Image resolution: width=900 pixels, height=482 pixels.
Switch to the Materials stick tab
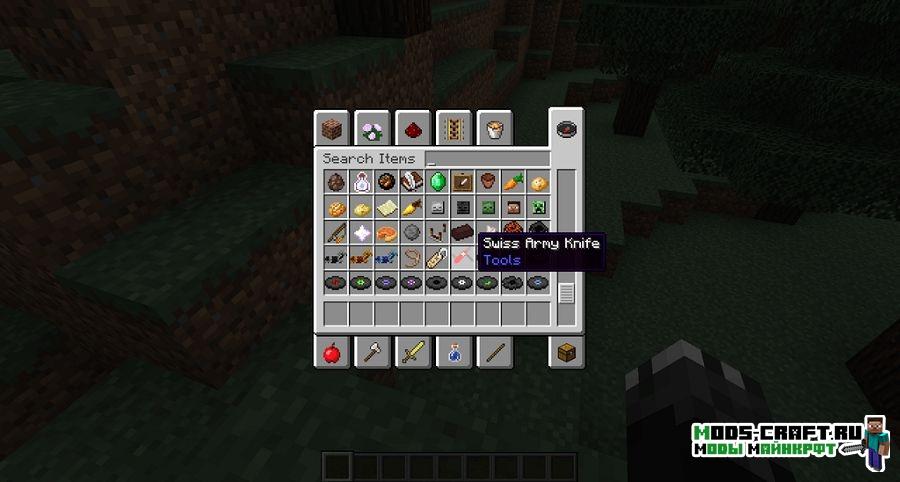[494, 351]
